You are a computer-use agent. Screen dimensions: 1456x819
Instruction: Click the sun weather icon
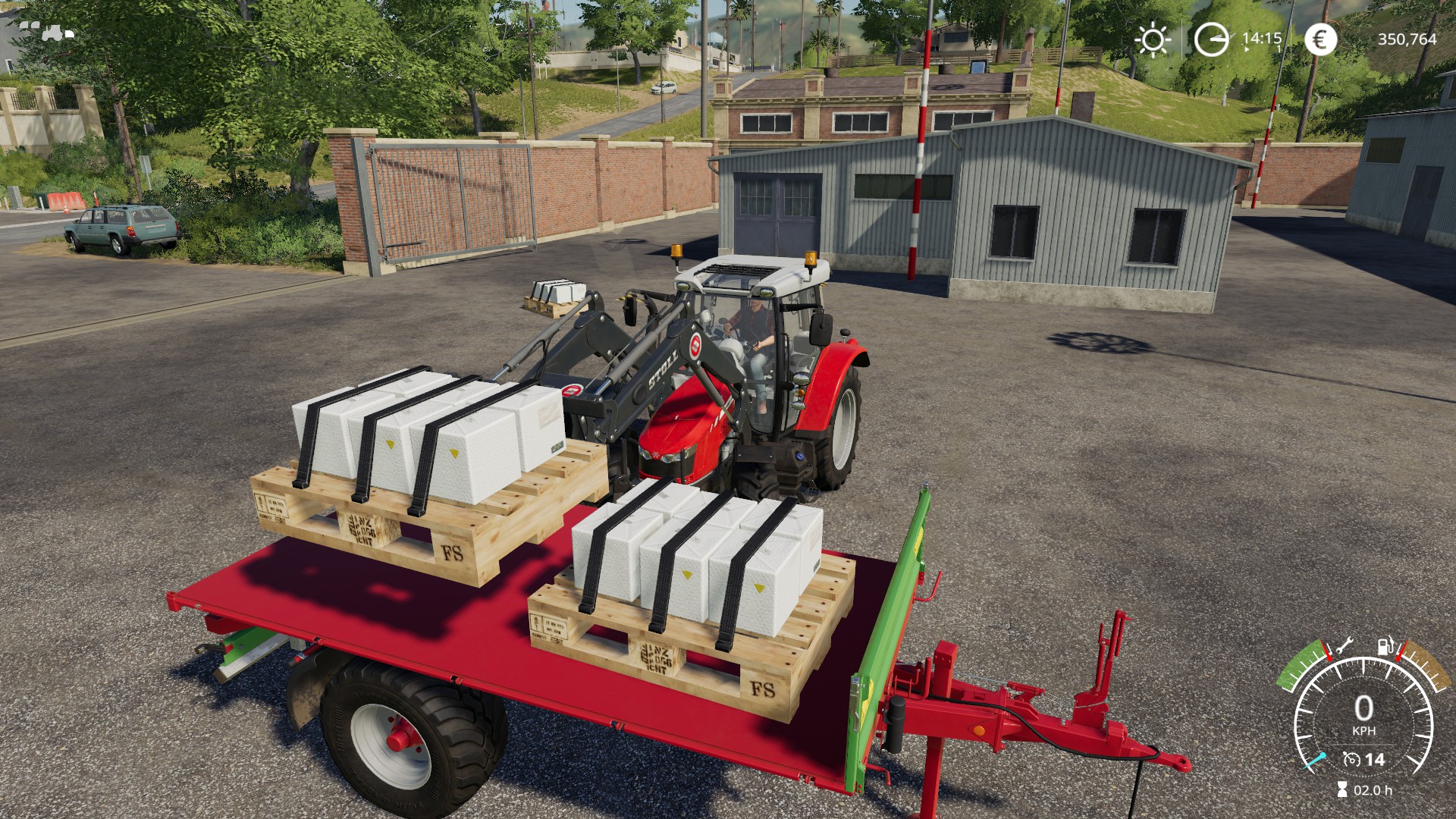pos(1153,39)
